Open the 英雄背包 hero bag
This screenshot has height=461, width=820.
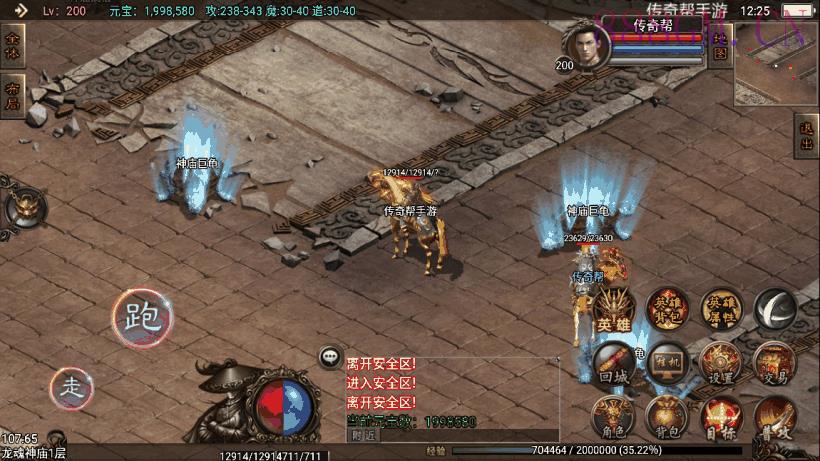[667, 311]
